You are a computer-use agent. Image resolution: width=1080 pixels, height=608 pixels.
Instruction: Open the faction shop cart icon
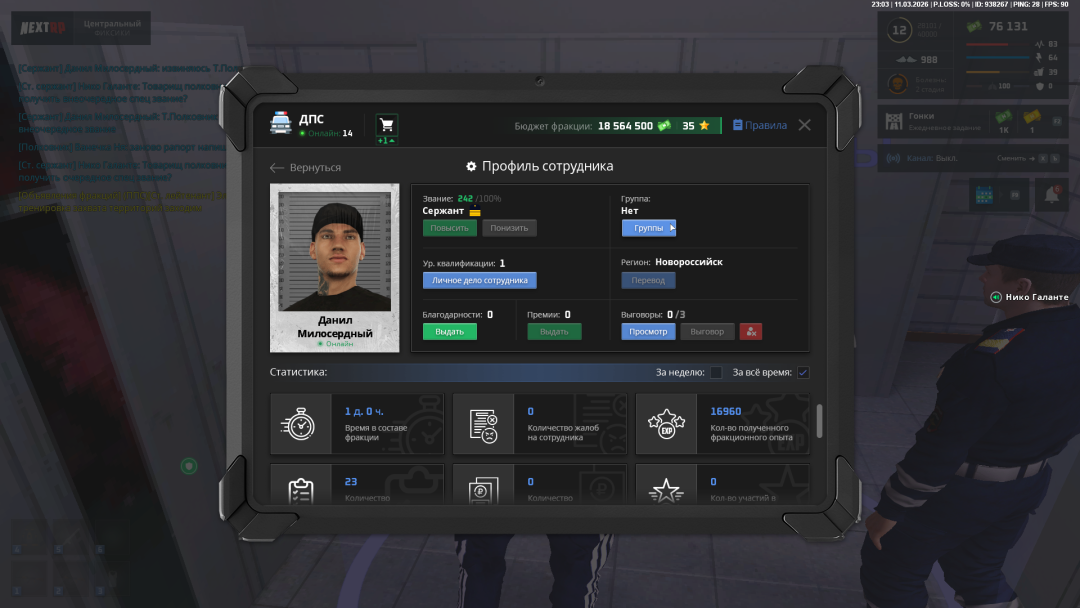click(x=387, y=125)
